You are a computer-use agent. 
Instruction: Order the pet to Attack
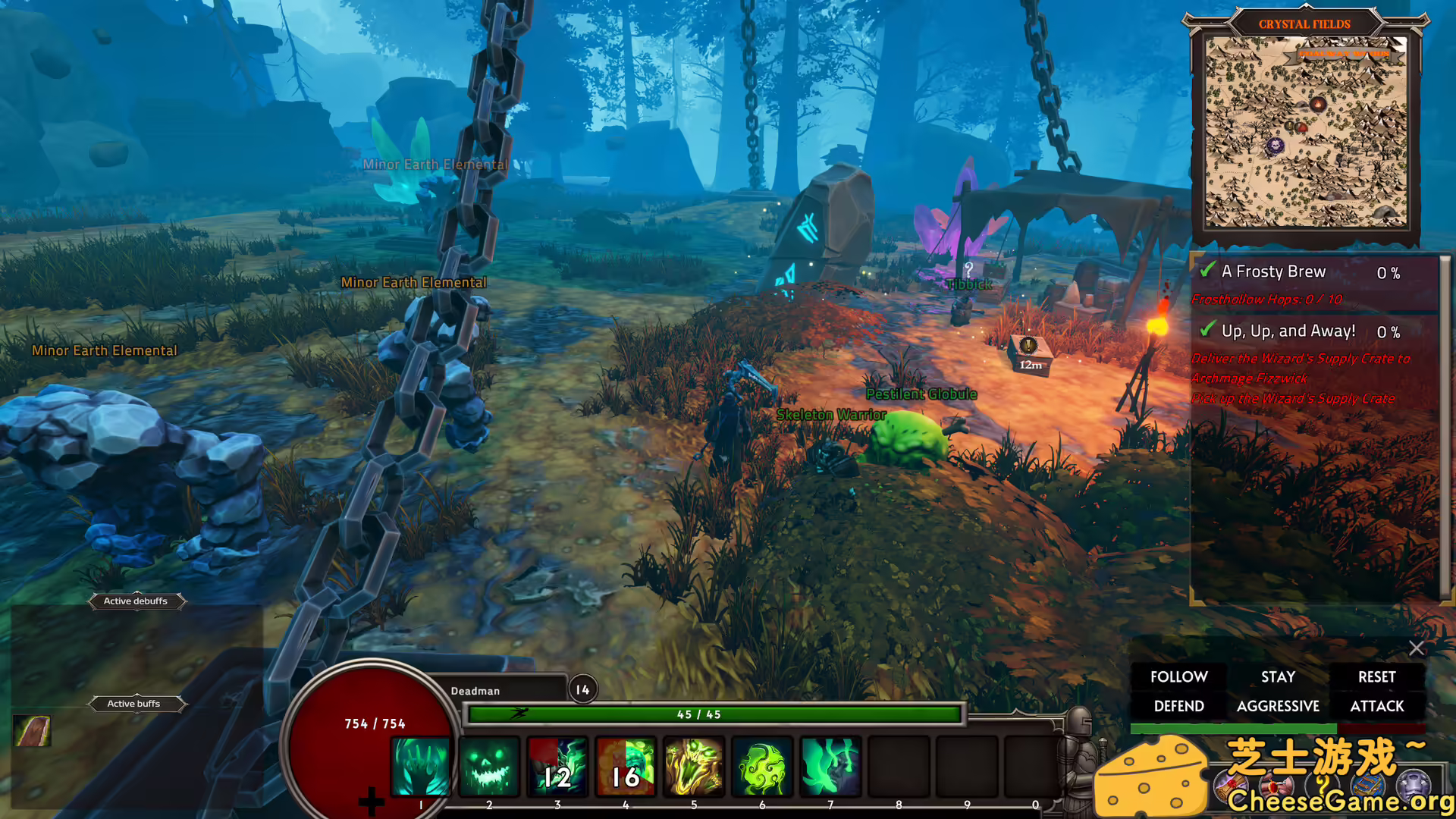(1376, 706)
